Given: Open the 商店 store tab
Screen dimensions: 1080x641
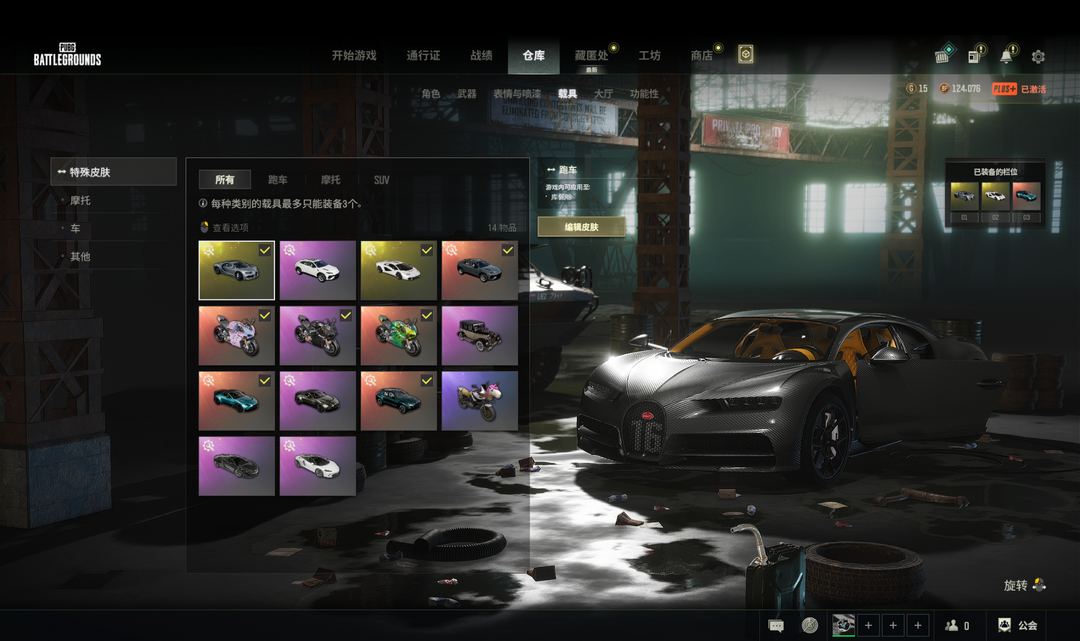Looking at the screenshot, I should (x=701, y=56).
